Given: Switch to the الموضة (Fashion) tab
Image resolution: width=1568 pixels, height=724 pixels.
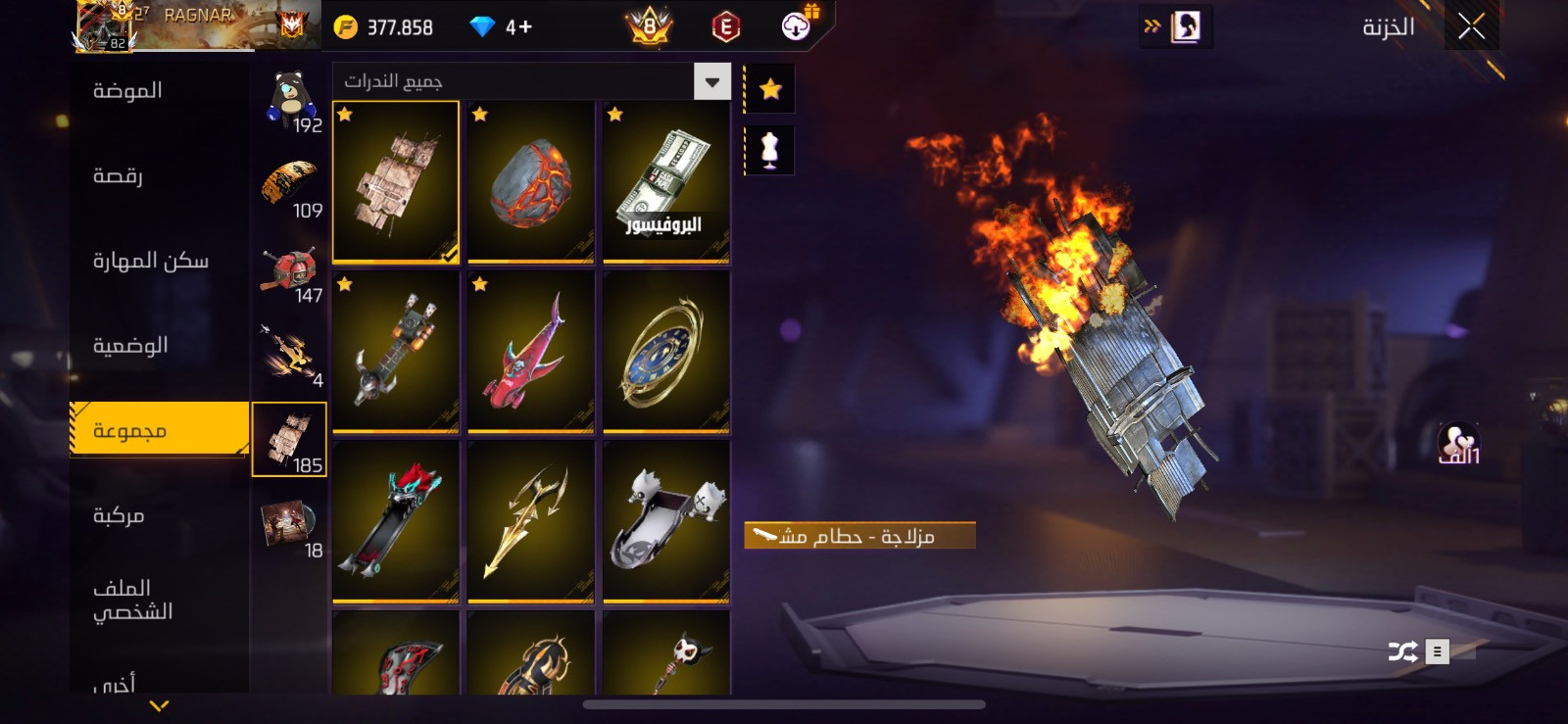Looking at the screenshot, I should coord(127,91).
